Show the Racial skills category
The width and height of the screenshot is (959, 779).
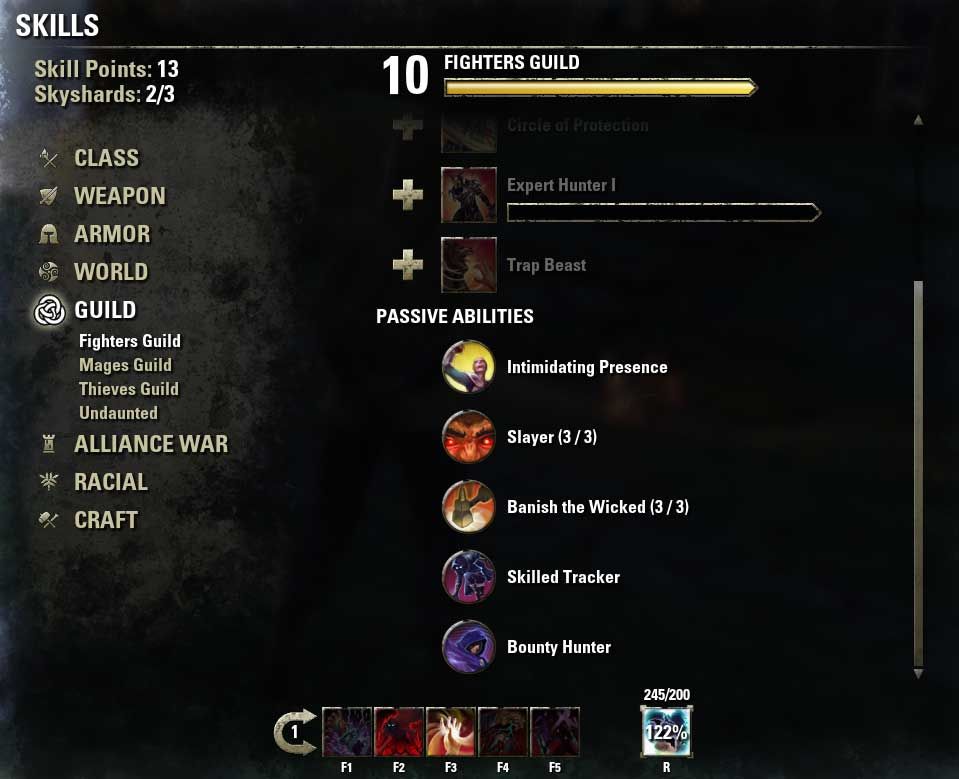(110, 482)
